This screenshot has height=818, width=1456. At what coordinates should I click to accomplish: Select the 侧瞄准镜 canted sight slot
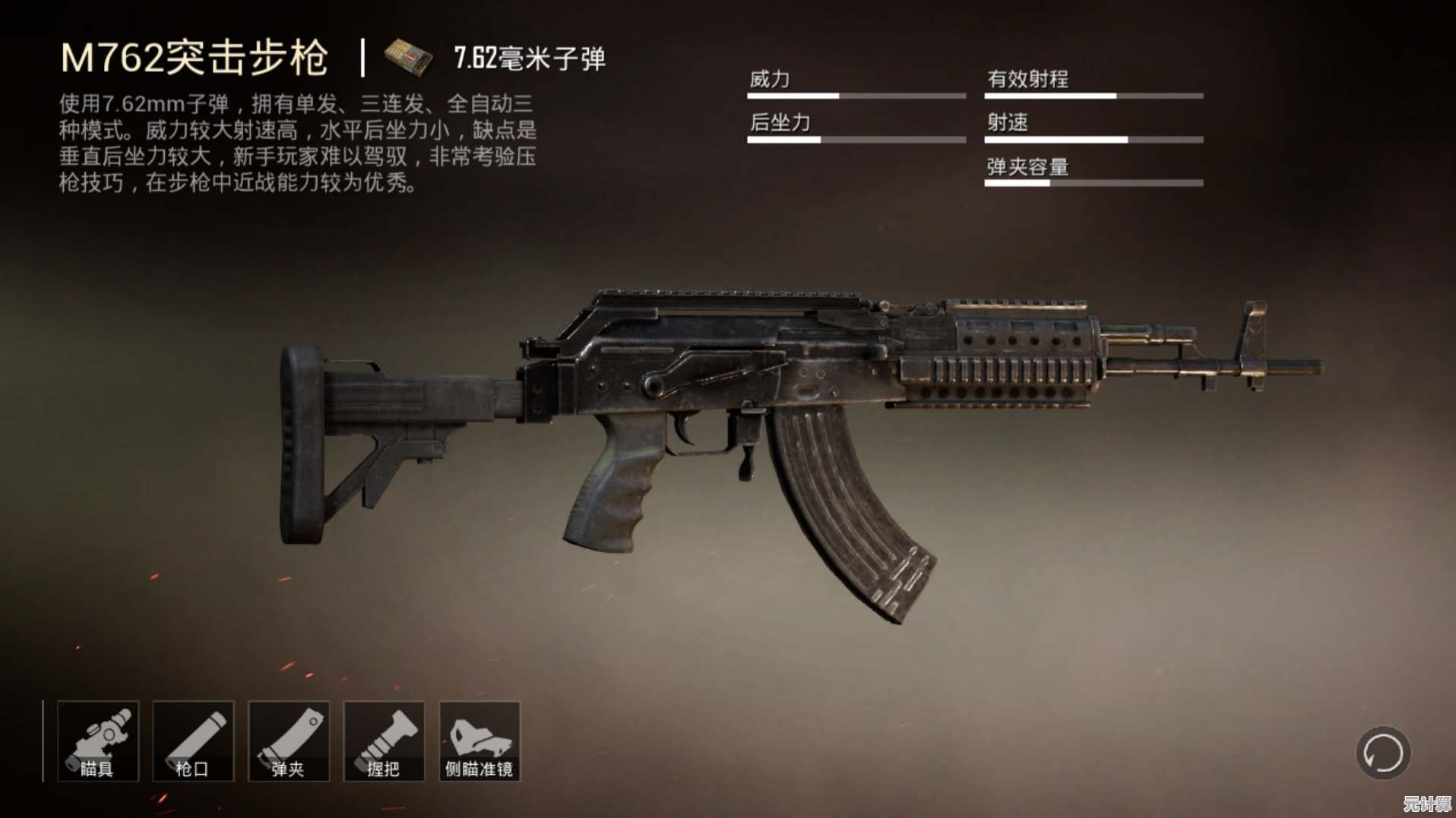480,741
